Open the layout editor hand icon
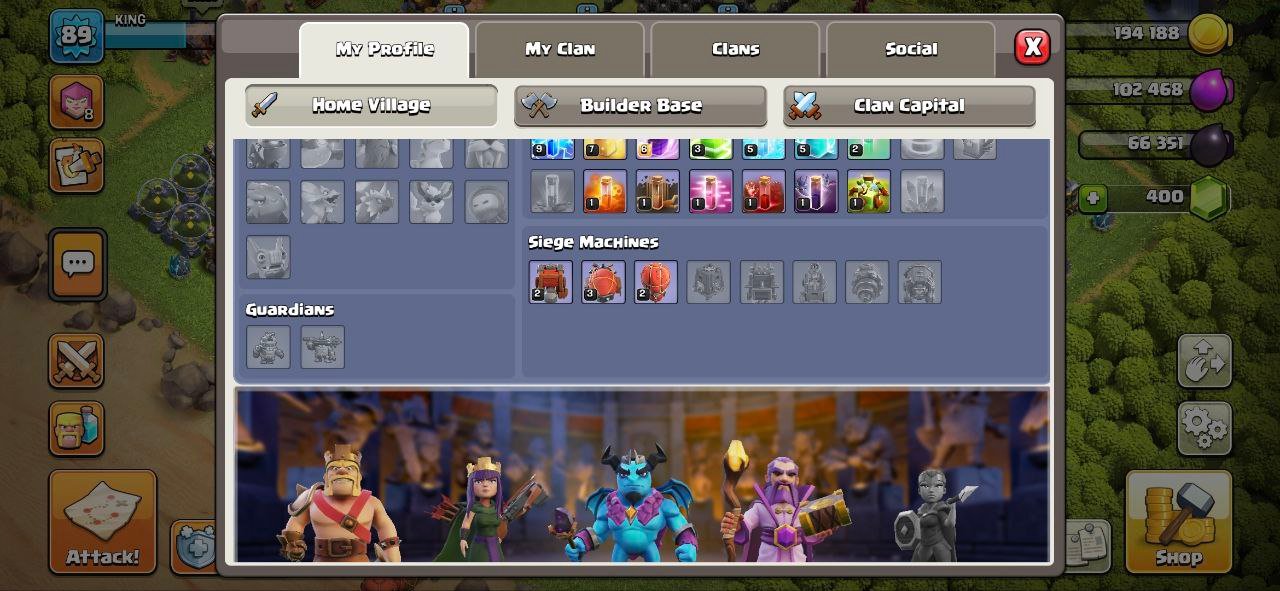The height and width of the screenshot is (591, 1280). pos(1204,360)
